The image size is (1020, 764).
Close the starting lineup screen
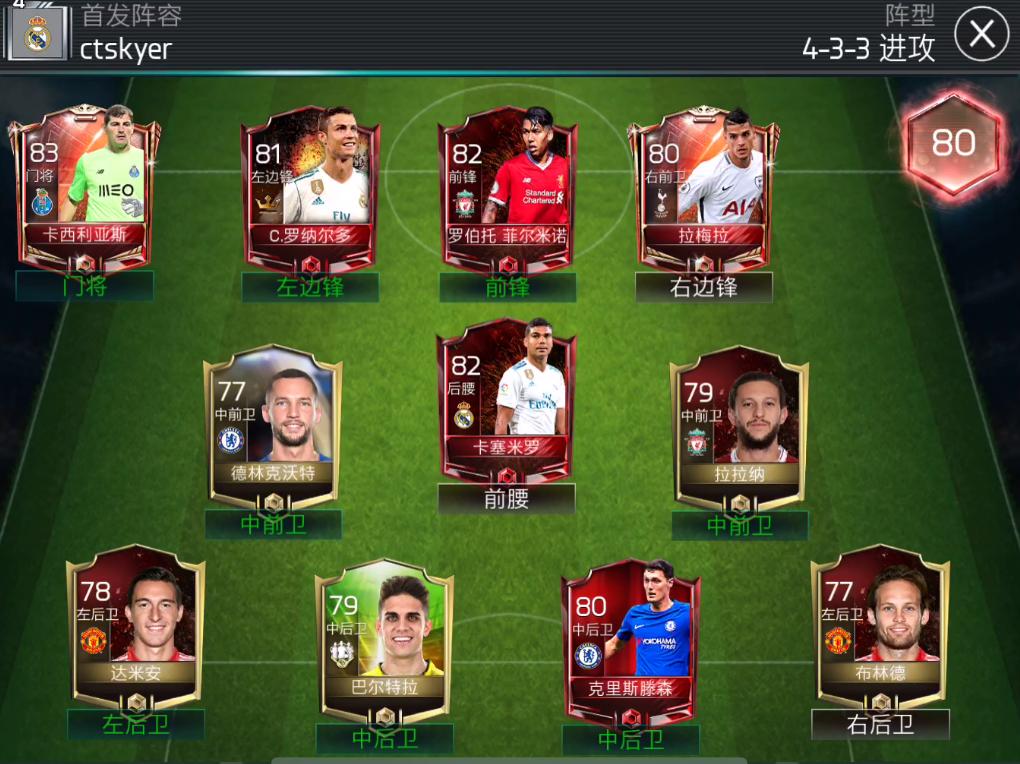click(981, 35)
